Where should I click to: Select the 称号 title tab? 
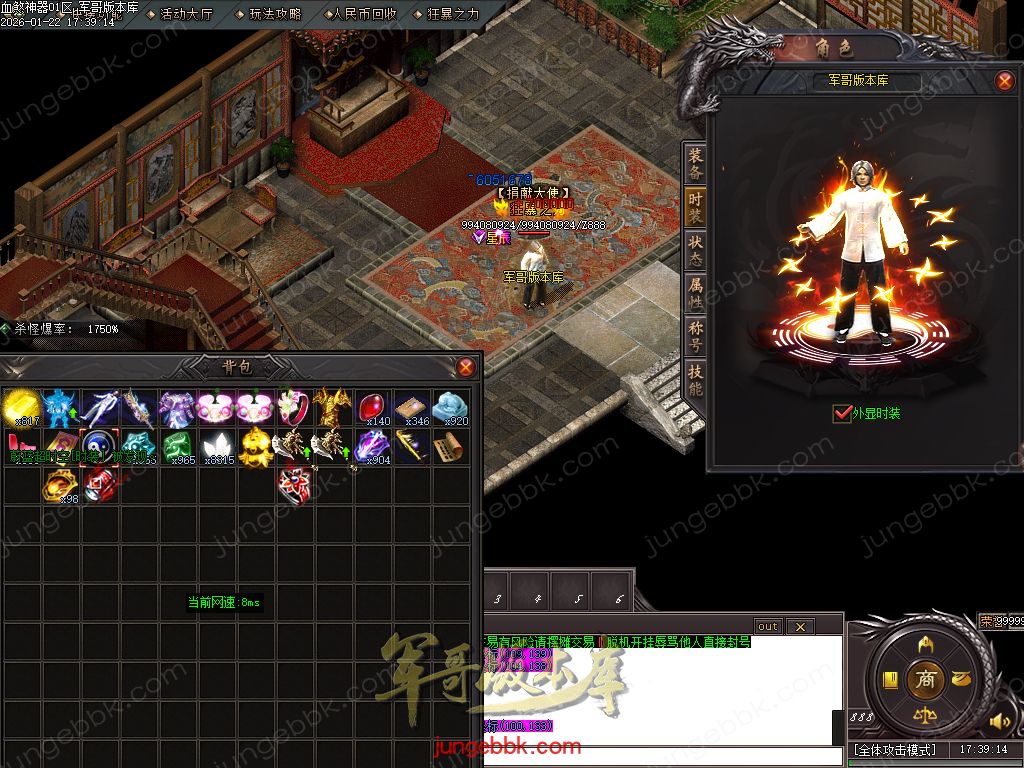695,335
